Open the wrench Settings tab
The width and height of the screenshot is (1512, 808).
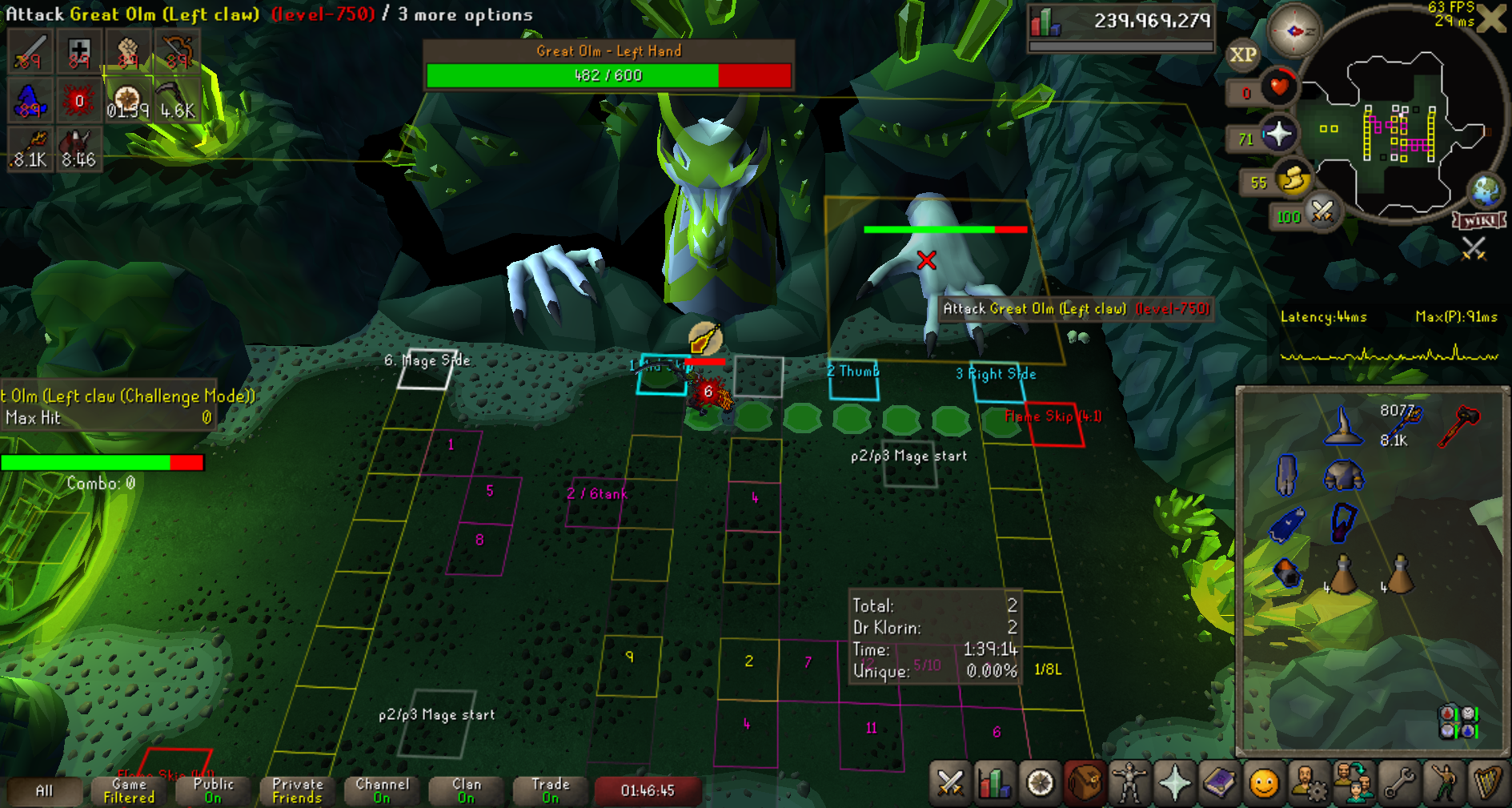click(1399, 782)
